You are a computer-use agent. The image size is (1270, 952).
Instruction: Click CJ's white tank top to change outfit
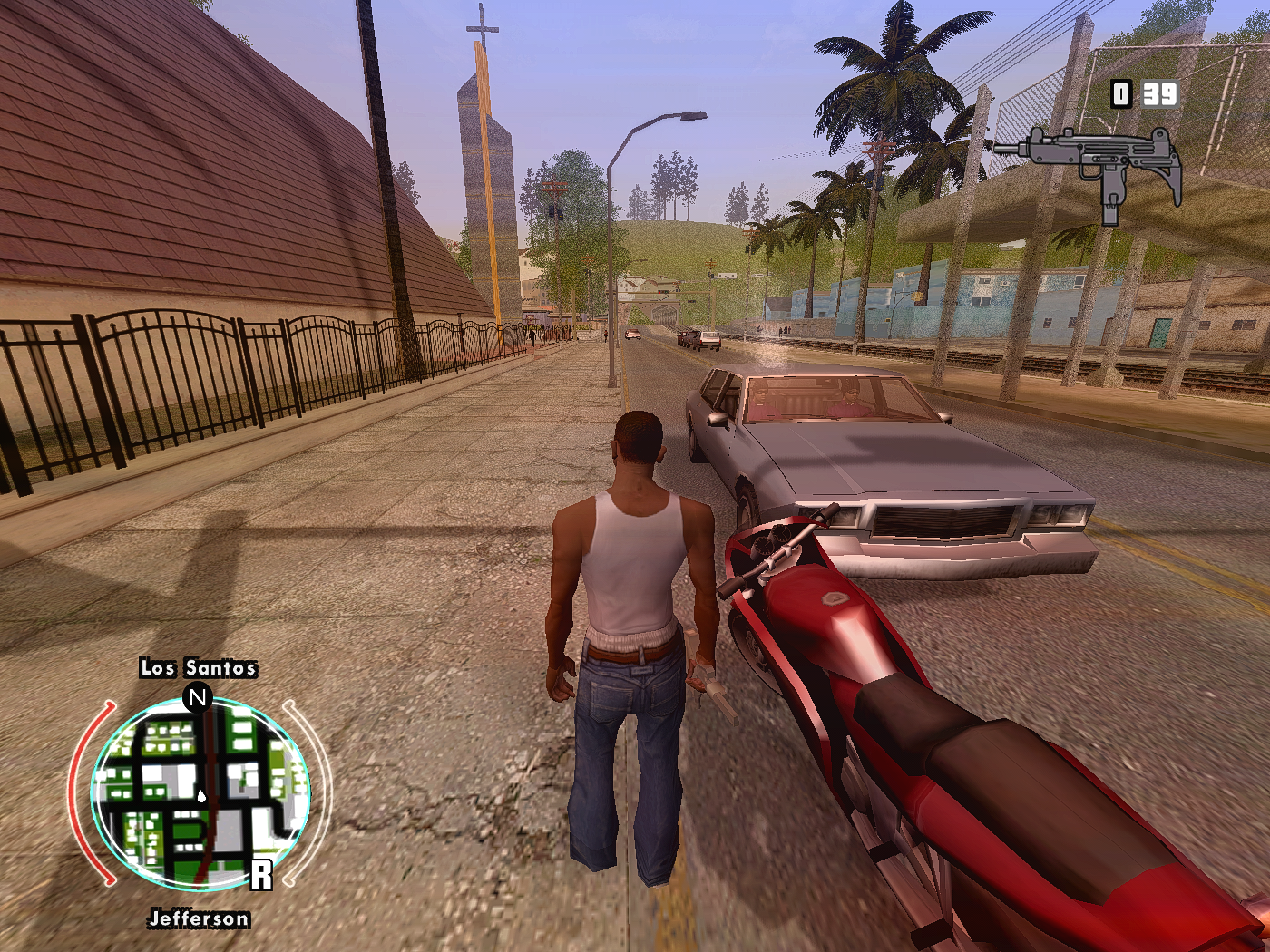632,562
